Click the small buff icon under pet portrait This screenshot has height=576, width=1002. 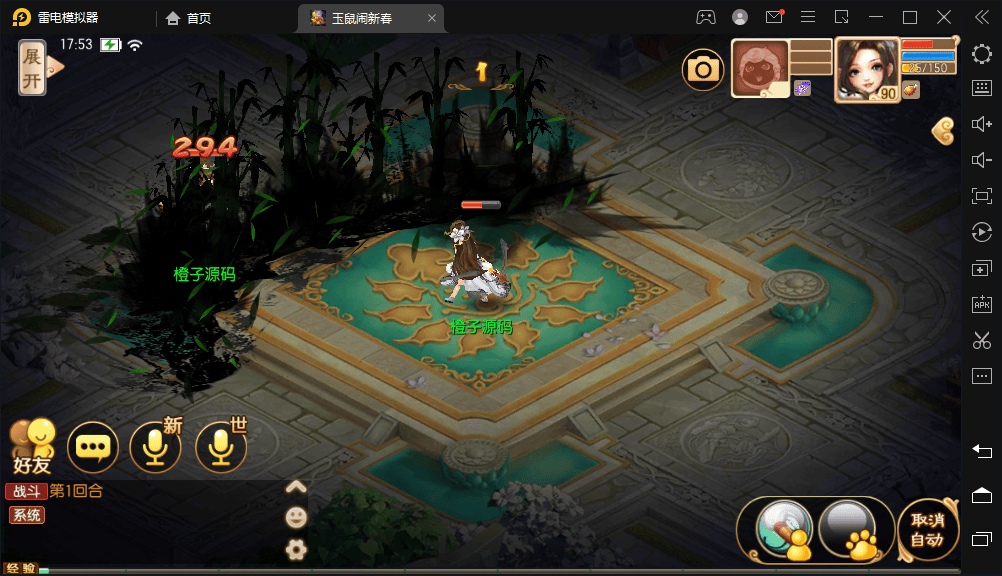802,89
